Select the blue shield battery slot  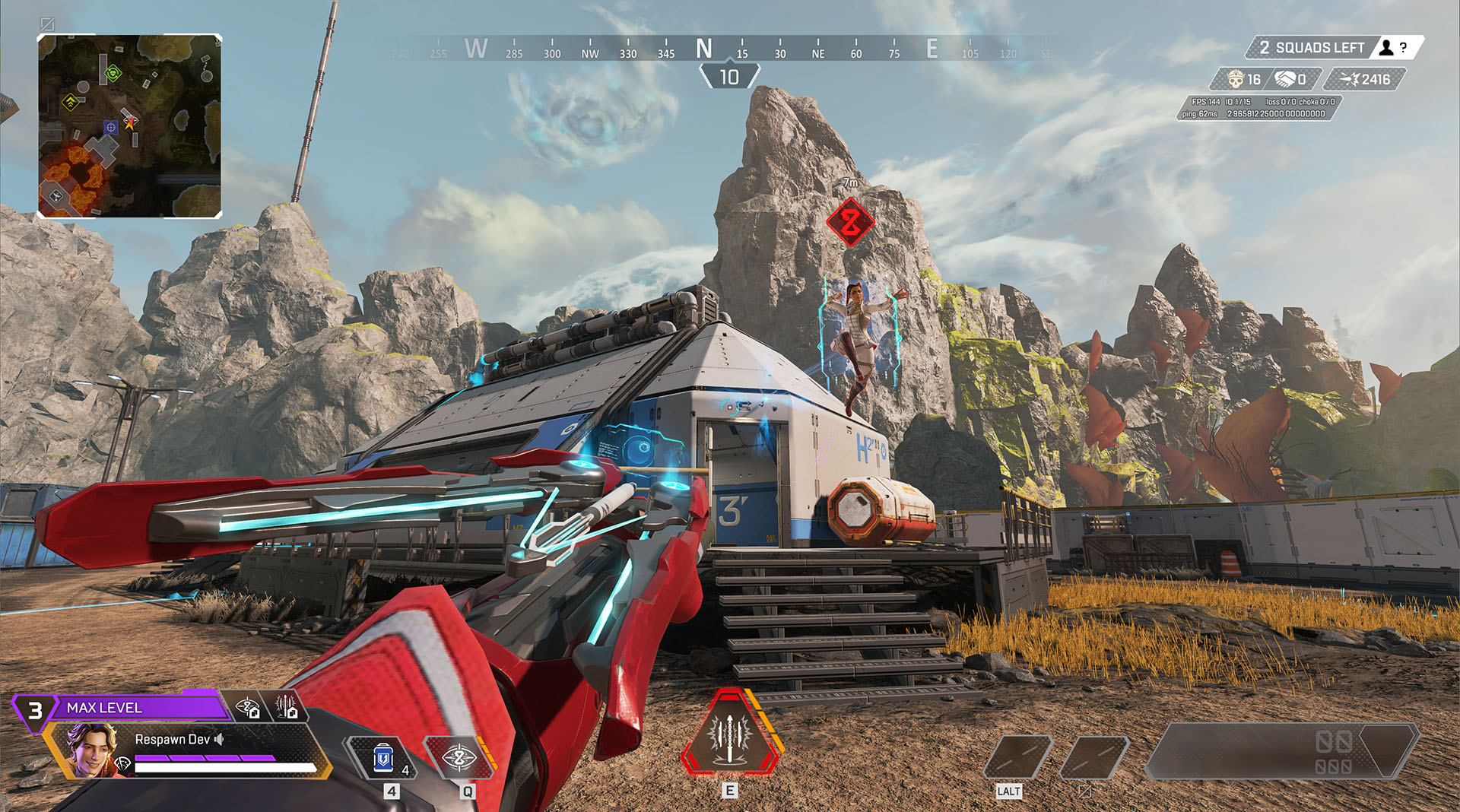pos(384,758)
